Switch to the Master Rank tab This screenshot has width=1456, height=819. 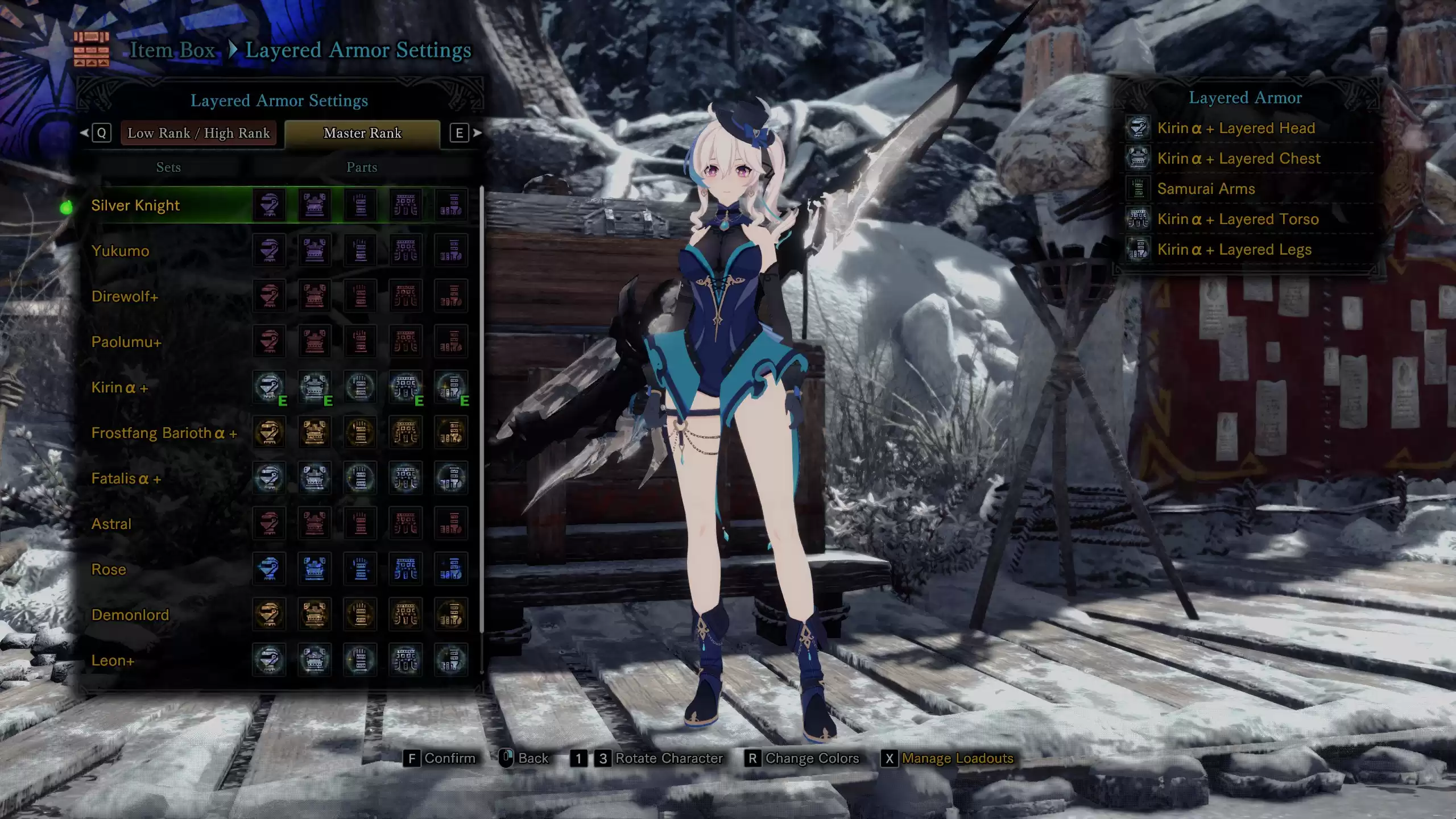tap(362, 133)
